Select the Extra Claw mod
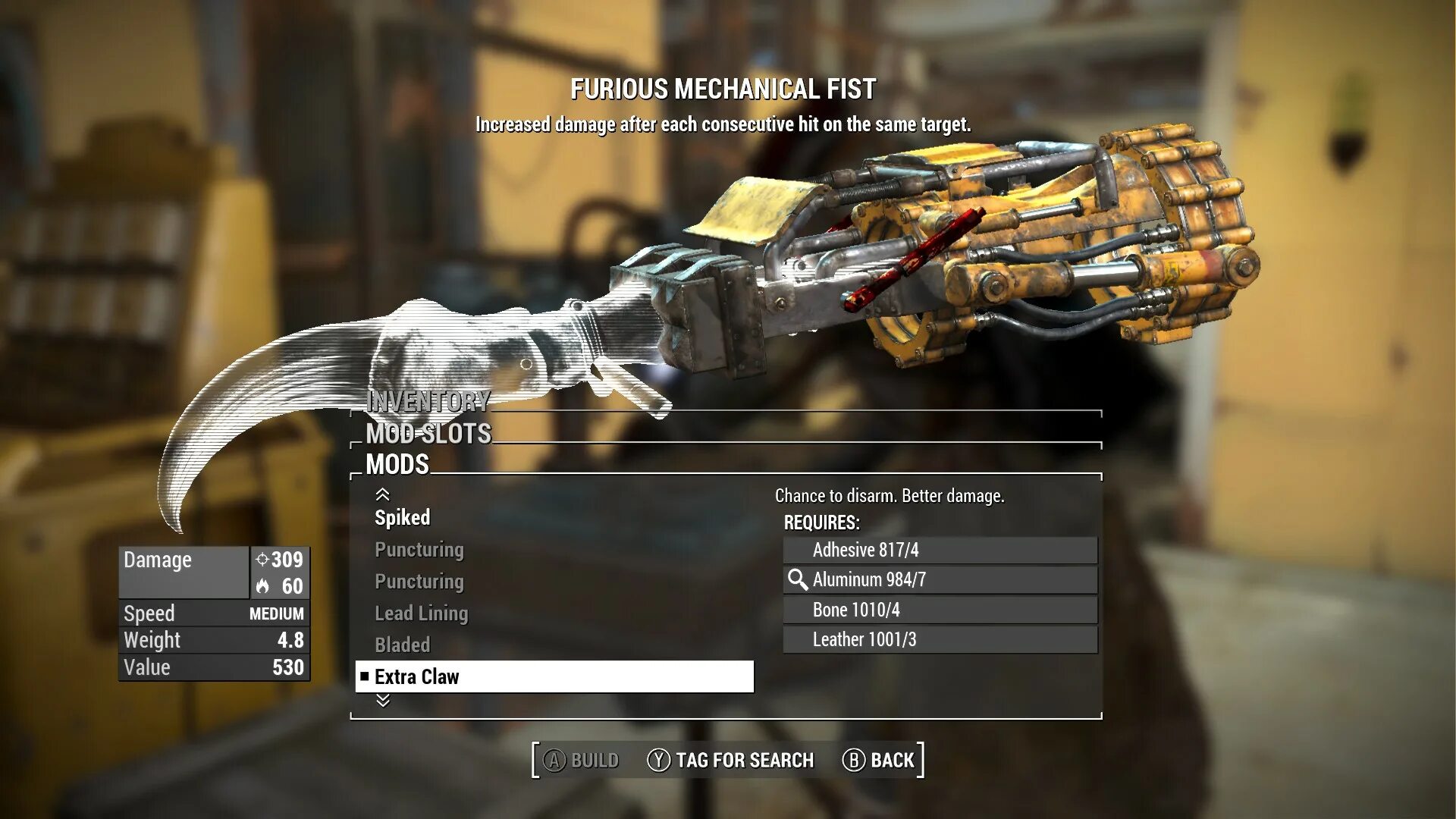This screenshot has width=1456, height=819. (x=554, y=676)
